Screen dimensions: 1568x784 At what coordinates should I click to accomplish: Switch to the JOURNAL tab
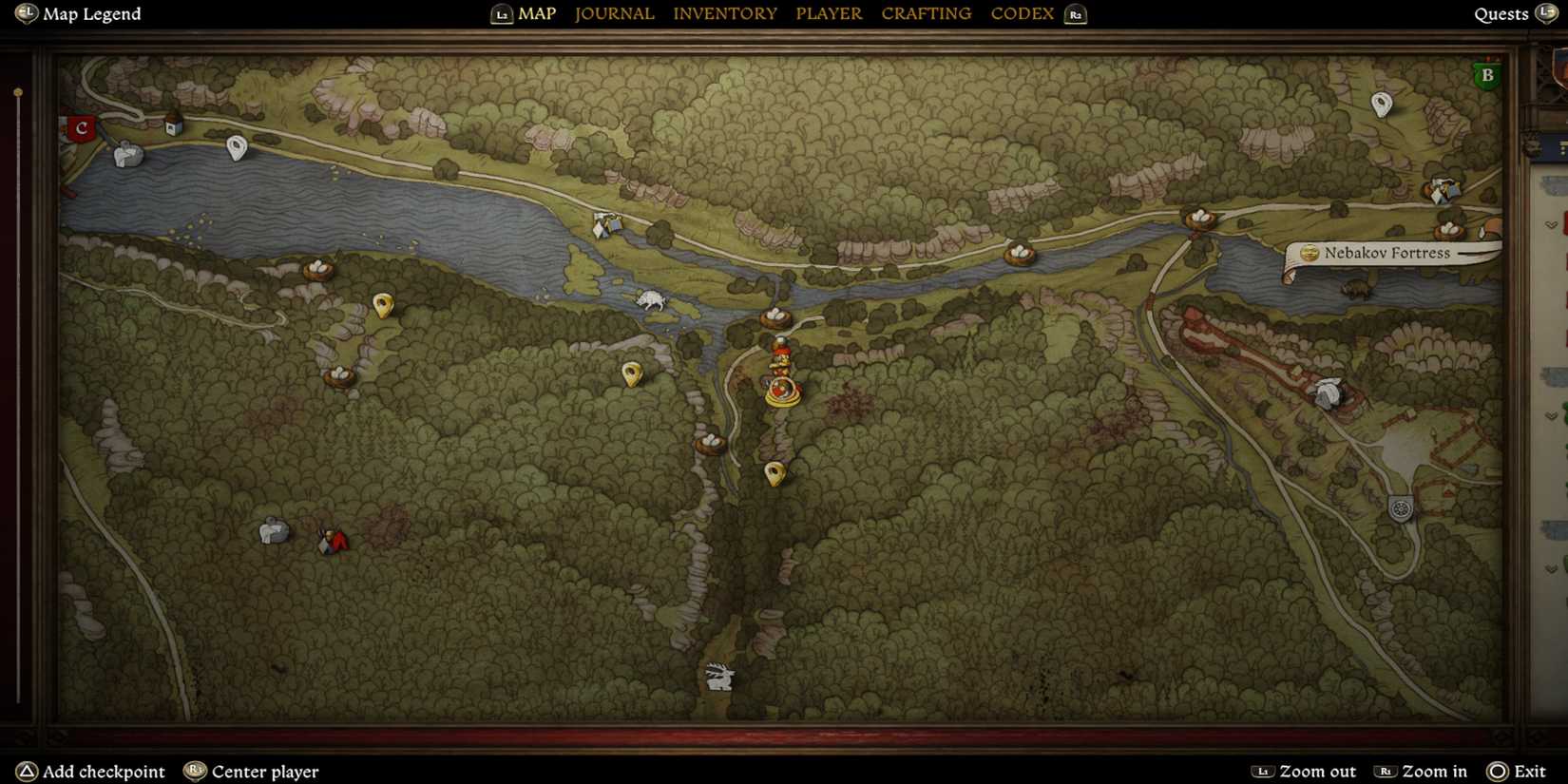pos(614,13)
